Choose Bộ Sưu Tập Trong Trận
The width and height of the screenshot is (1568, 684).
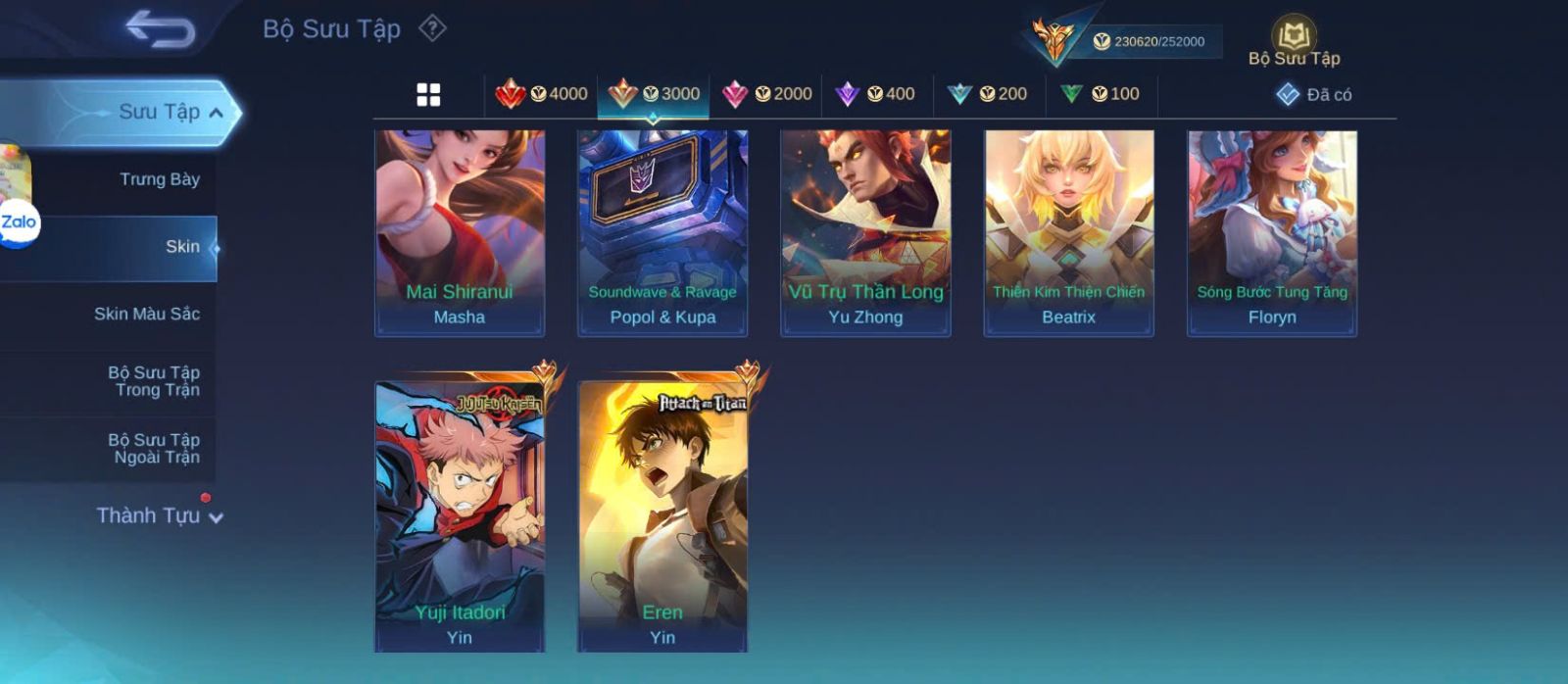pos(154,381)
